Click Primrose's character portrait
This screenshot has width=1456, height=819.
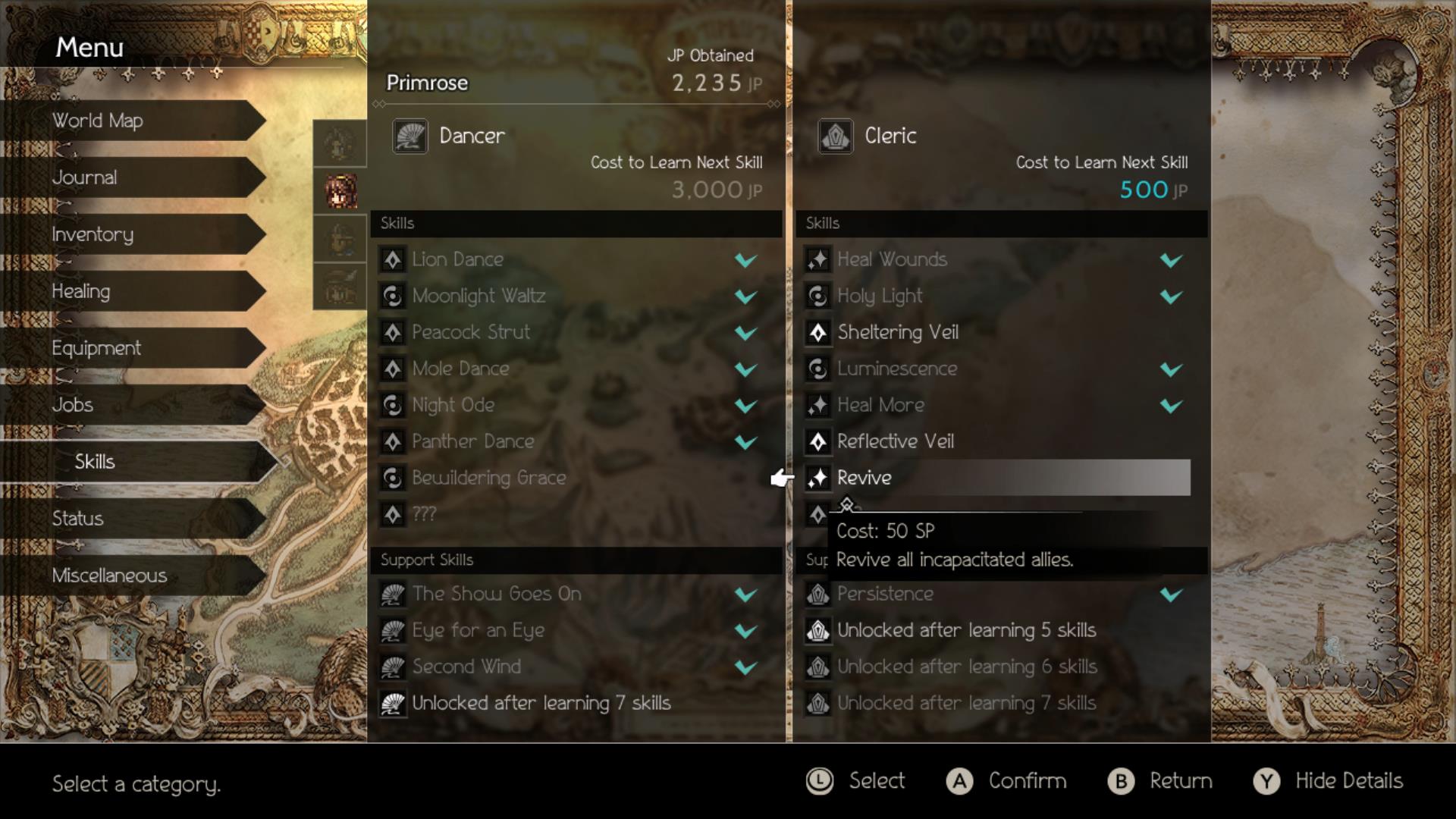tap(339, 191)
